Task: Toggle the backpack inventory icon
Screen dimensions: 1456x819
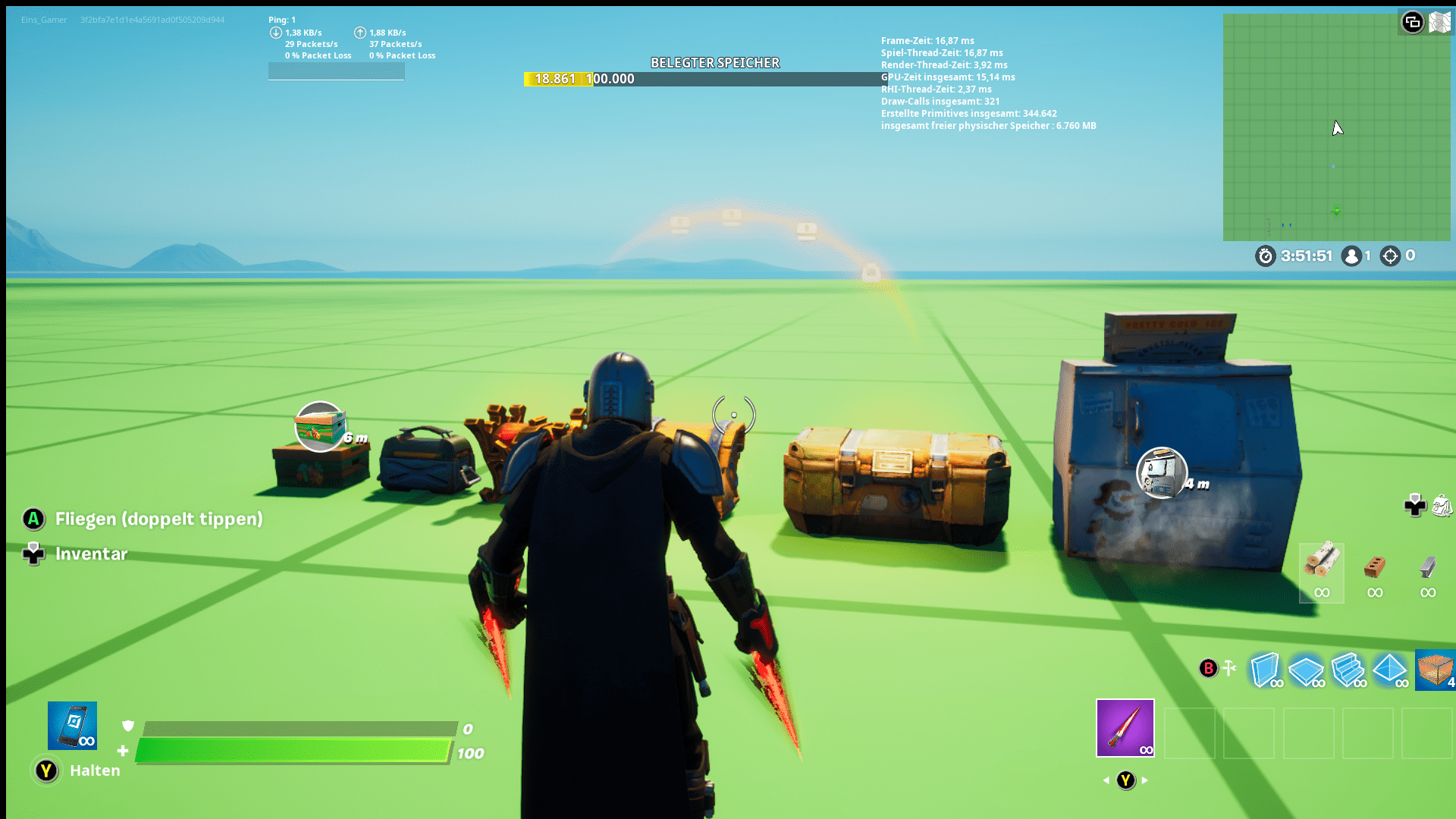Action: pos(1443,507)
